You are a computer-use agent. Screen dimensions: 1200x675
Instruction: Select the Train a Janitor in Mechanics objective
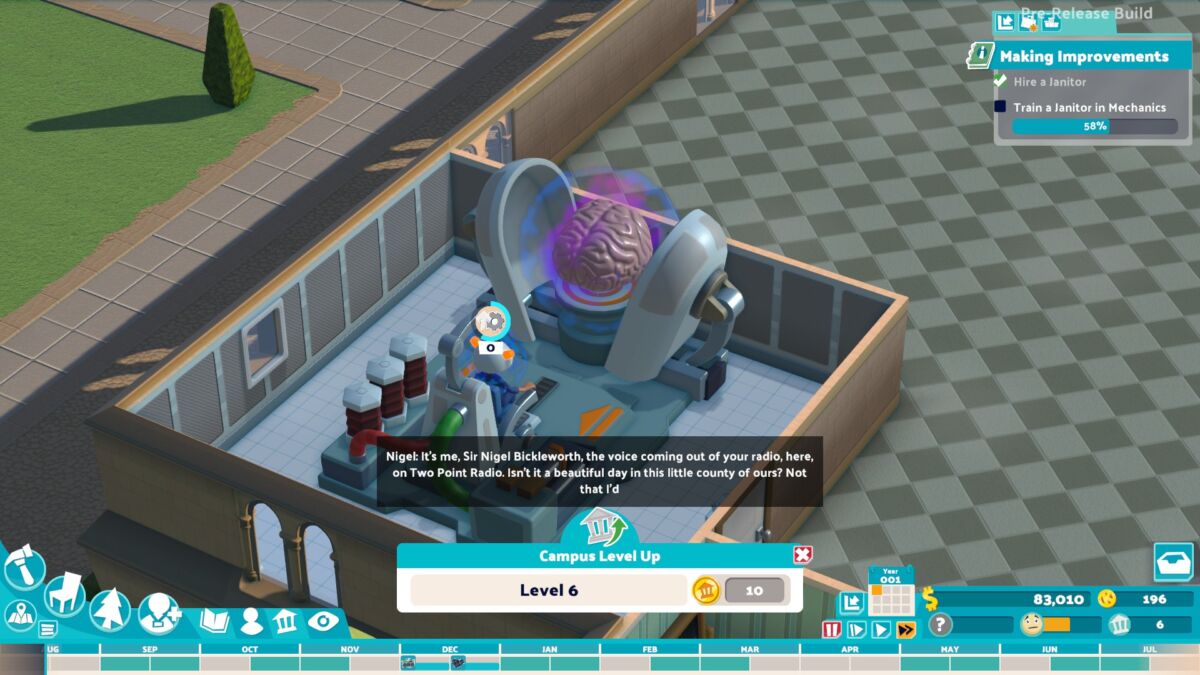point(1075,107)
